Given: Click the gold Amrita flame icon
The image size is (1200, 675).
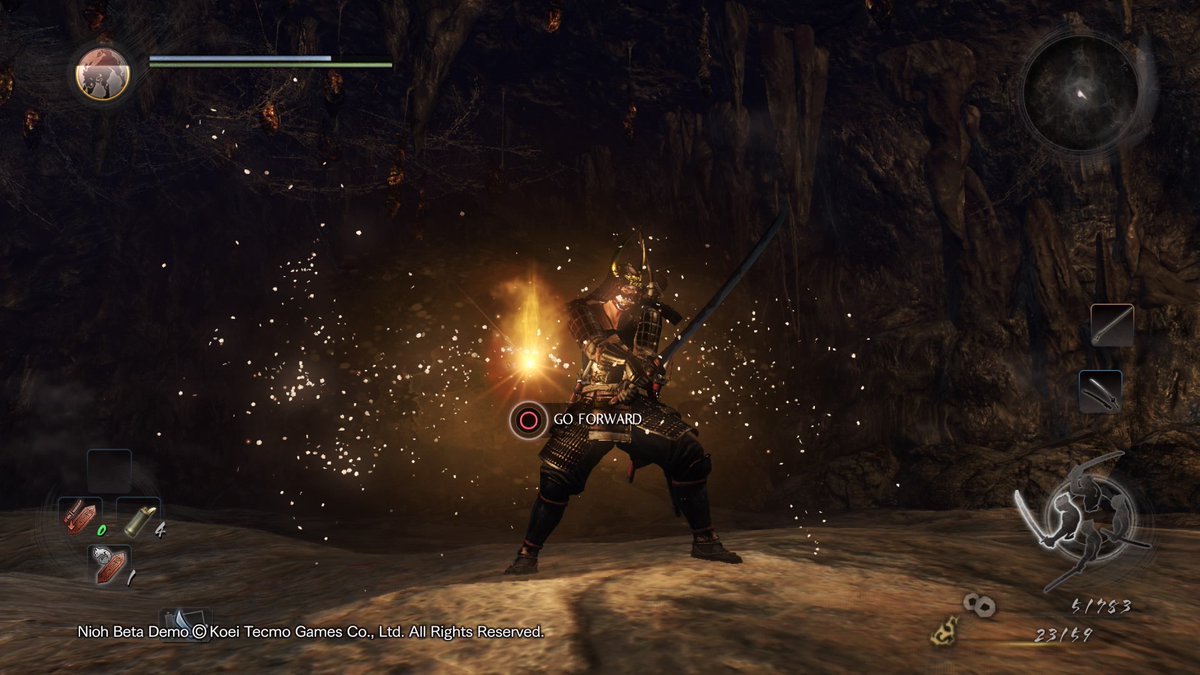Looking at the screenshot, I should point(942,631).
